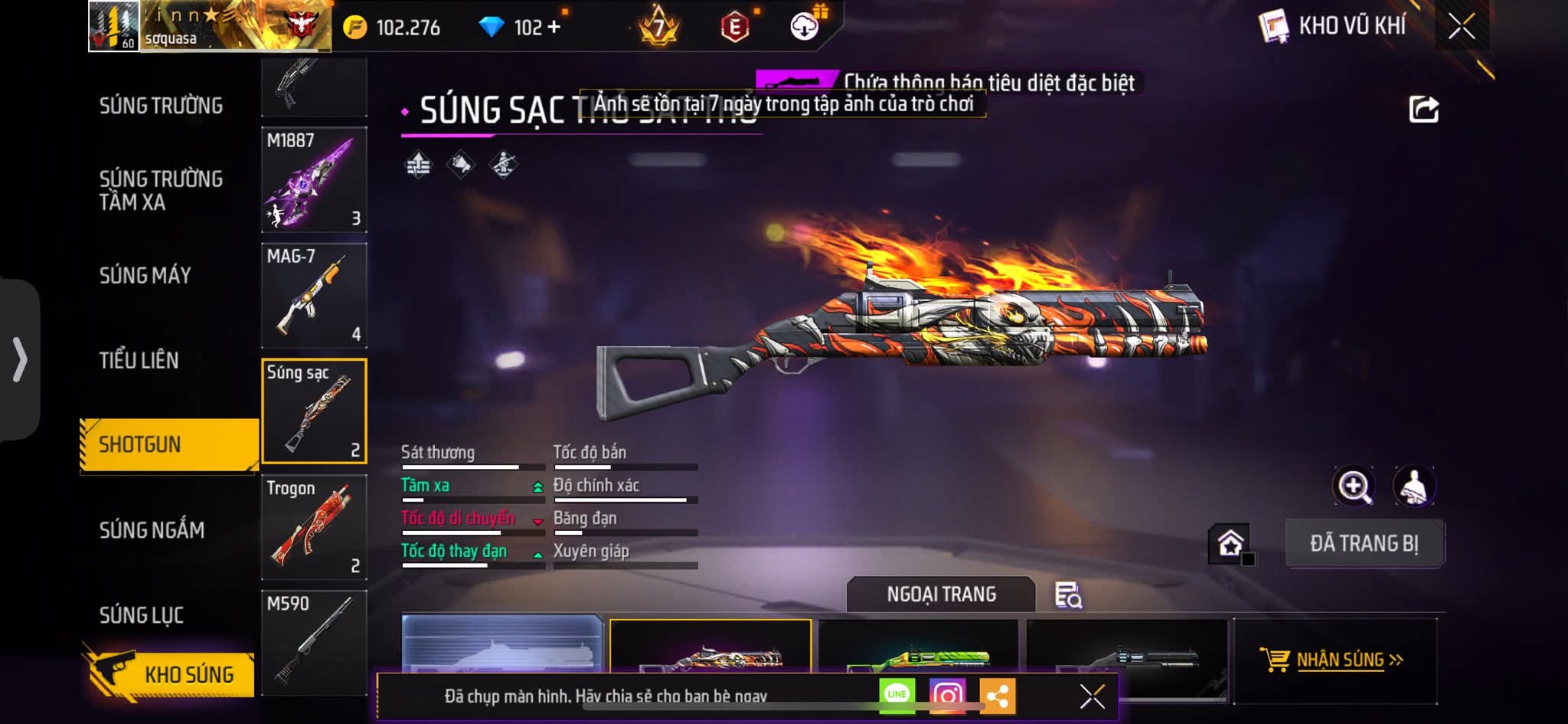Open the NGOẠI TRANG skins tab

pos(941,595)
